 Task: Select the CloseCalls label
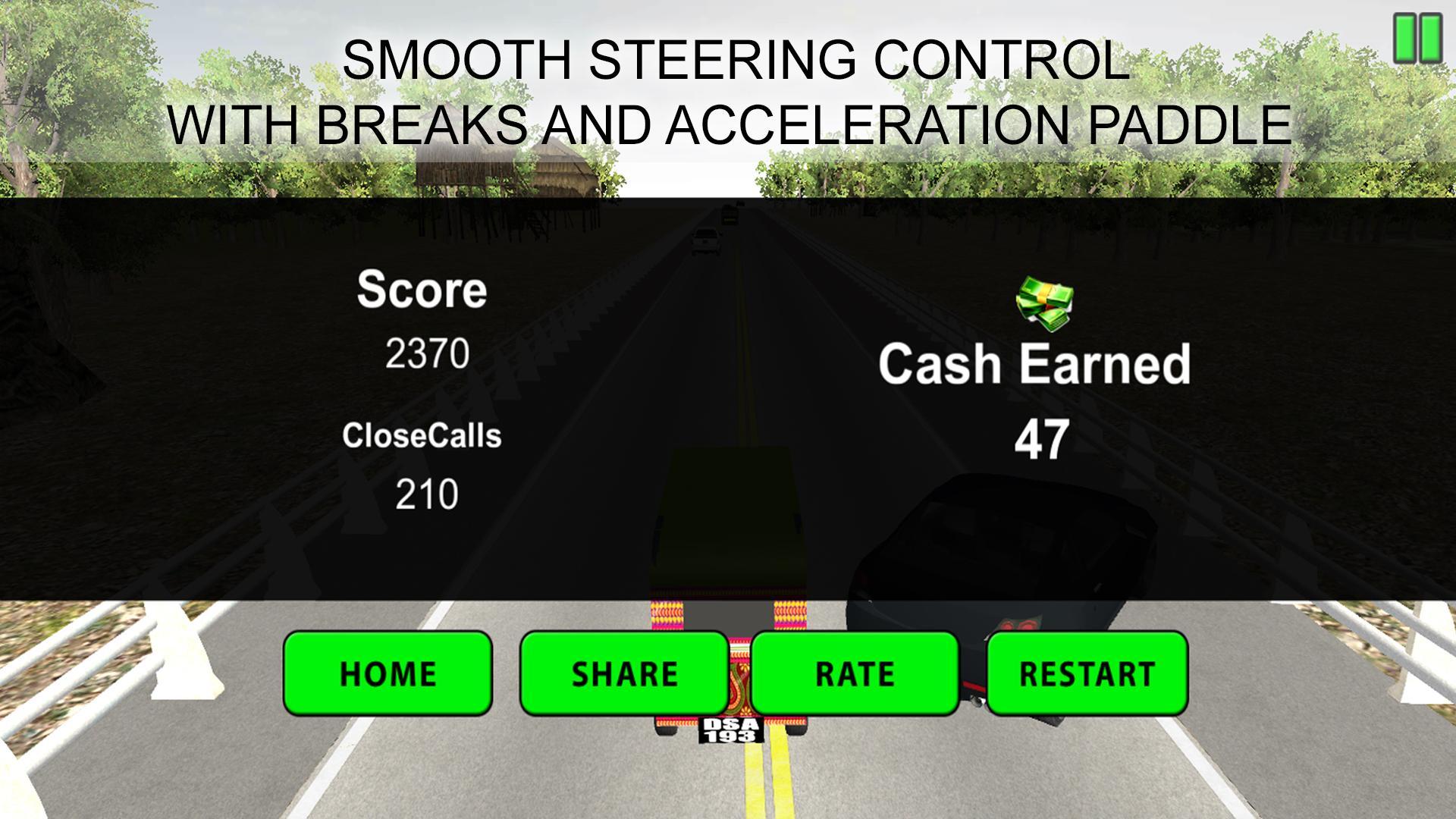425,436
